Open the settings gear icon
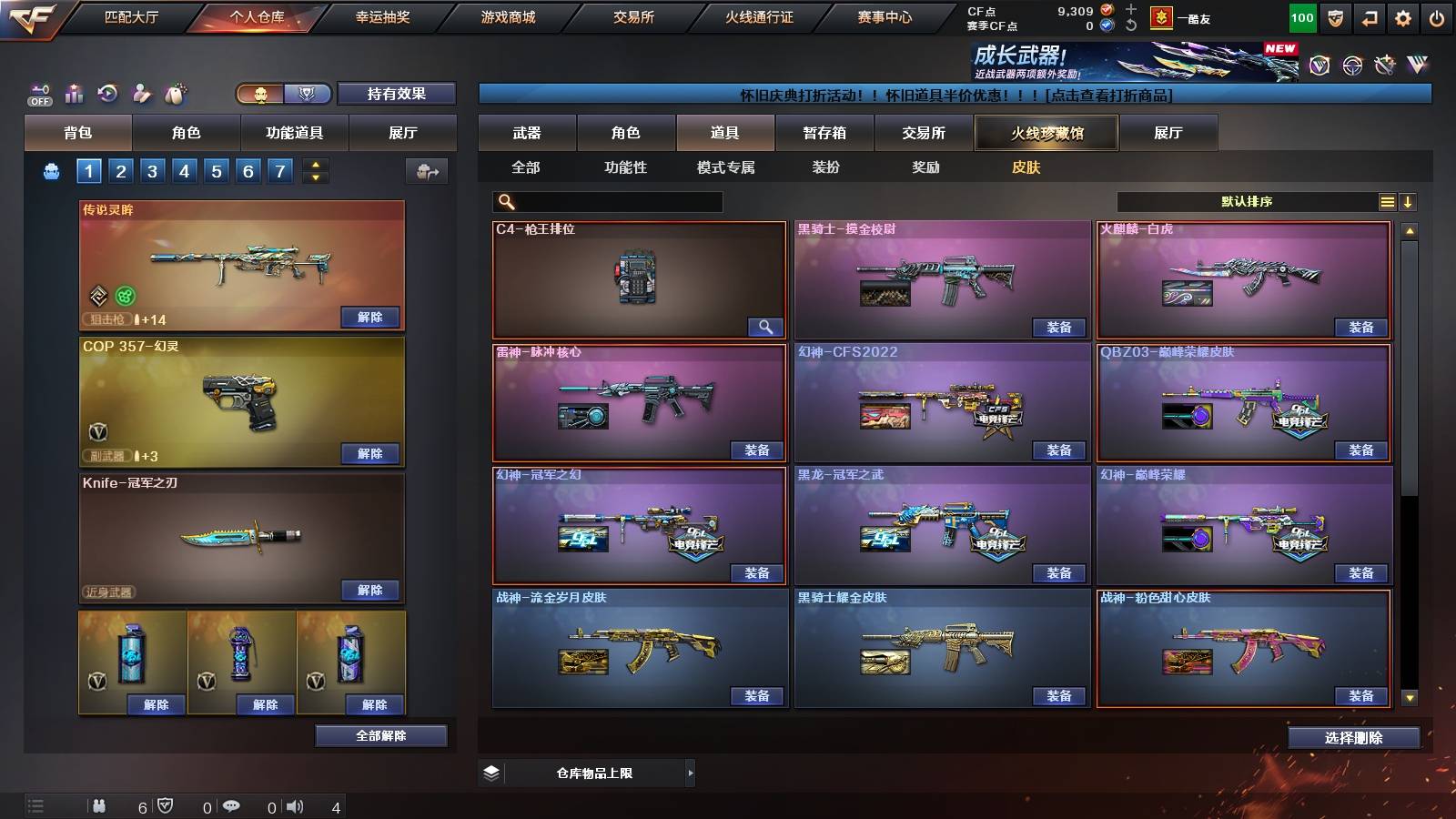This screenshot has width=1456, height=819. (x=1402, y=17)
